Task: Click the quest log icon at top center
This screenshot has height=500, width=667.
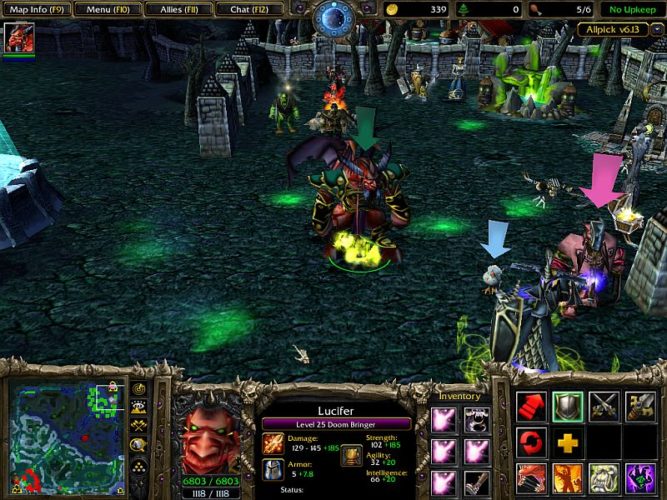Action: coord(333,18)
